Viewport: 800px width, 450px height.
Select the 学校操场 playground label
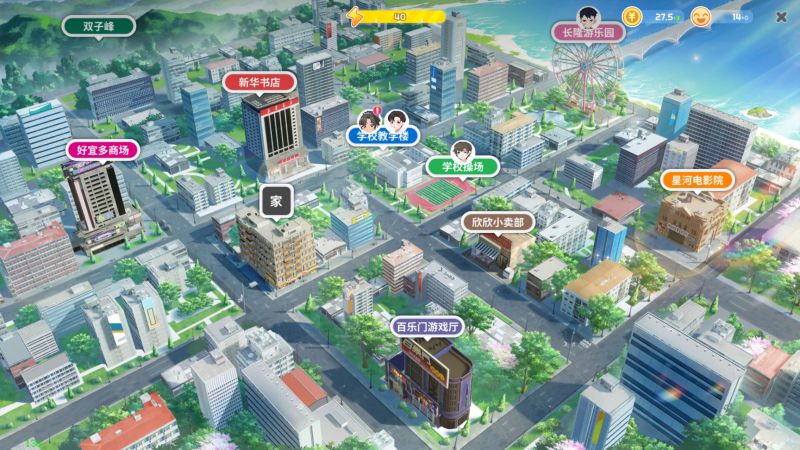pos(462,165)
